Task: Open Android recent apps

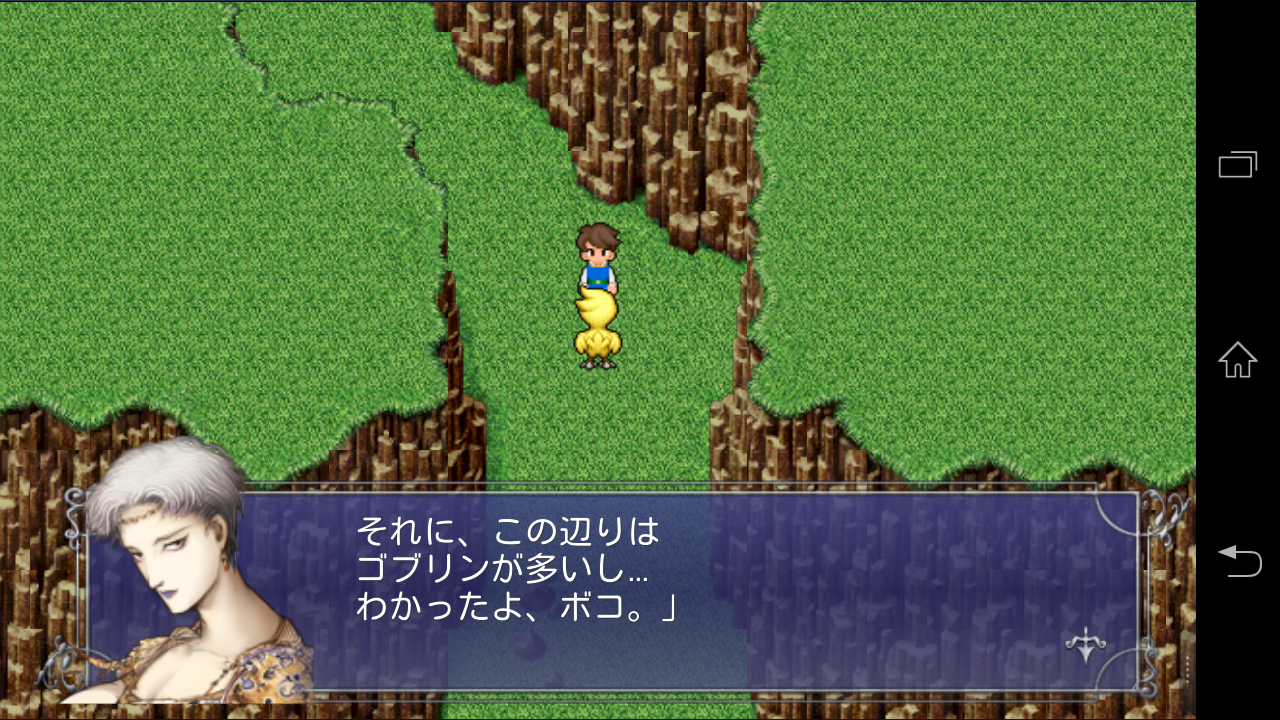Action: pos(1237,164)
